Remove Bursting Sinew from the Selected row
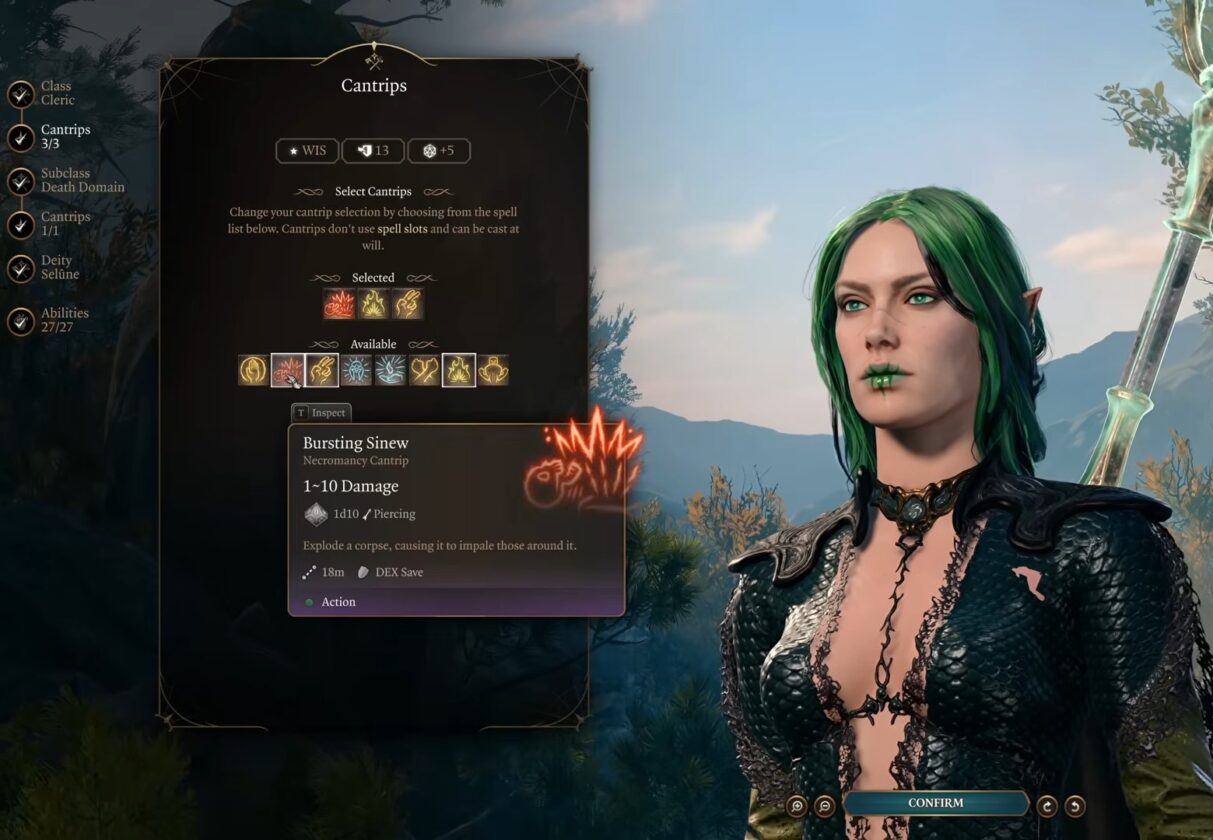Image resolution: width=1213 pixels, height=840 pixels. pos(339,303)
